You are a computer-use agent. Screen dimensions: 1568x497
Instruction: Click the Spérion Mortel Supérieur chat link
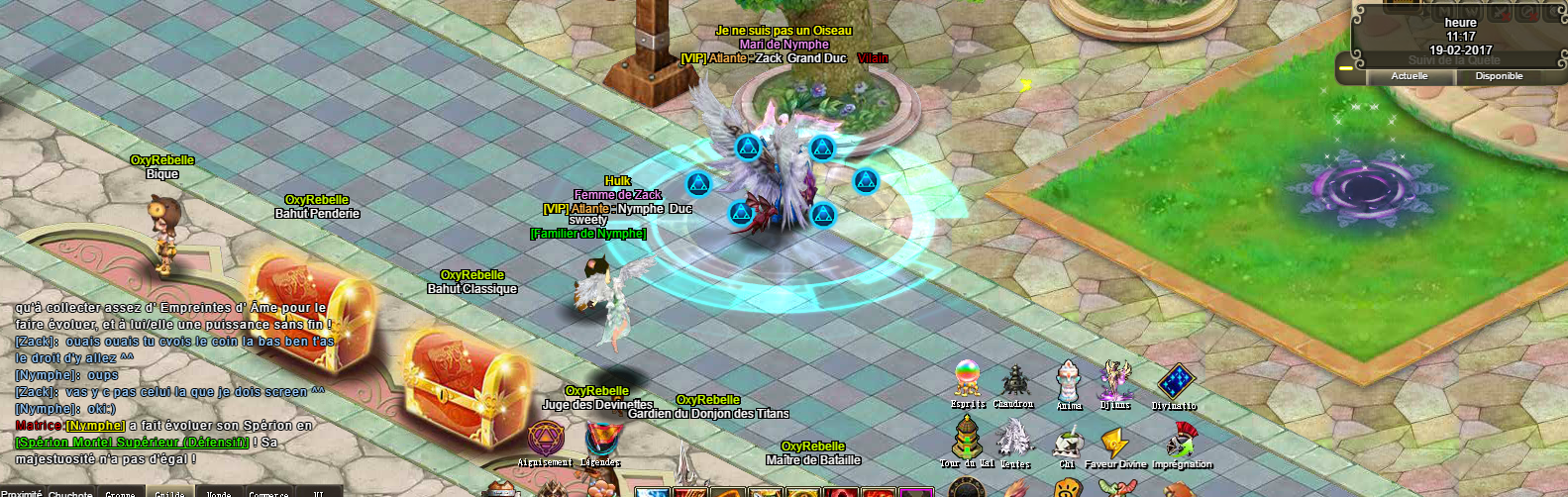point(132,442)
